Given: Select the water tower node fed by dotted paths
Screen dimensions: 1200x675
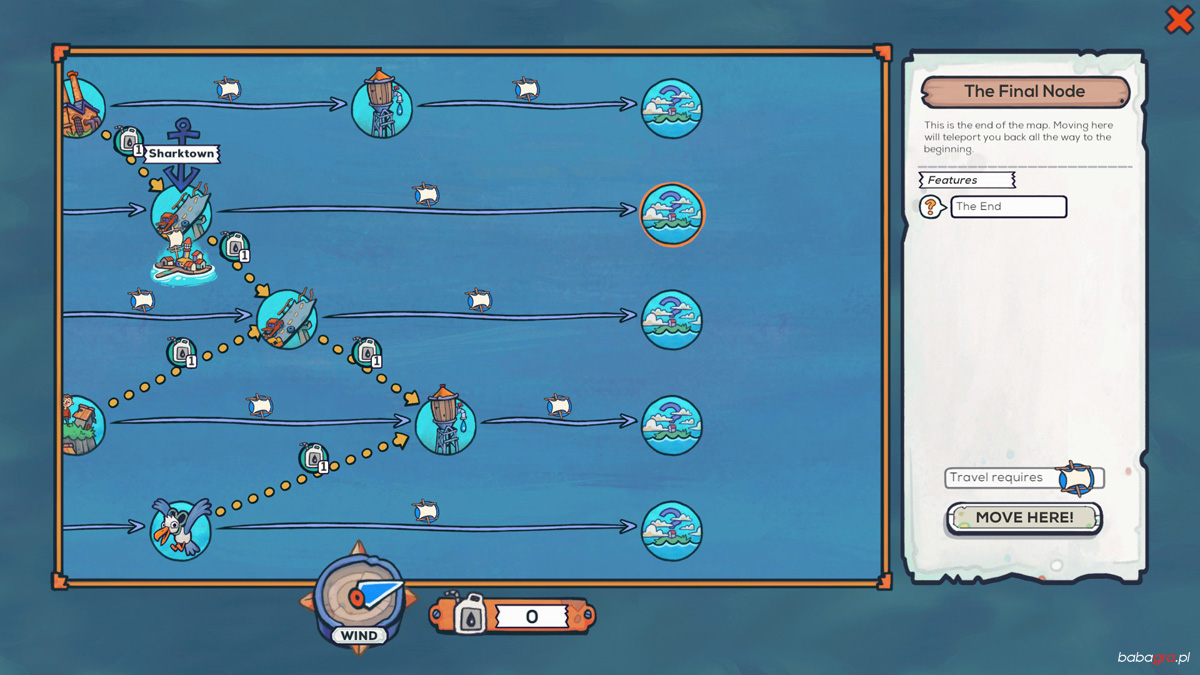Looking at the screenshot, I should pyautogui.click(x=445, y=423).
